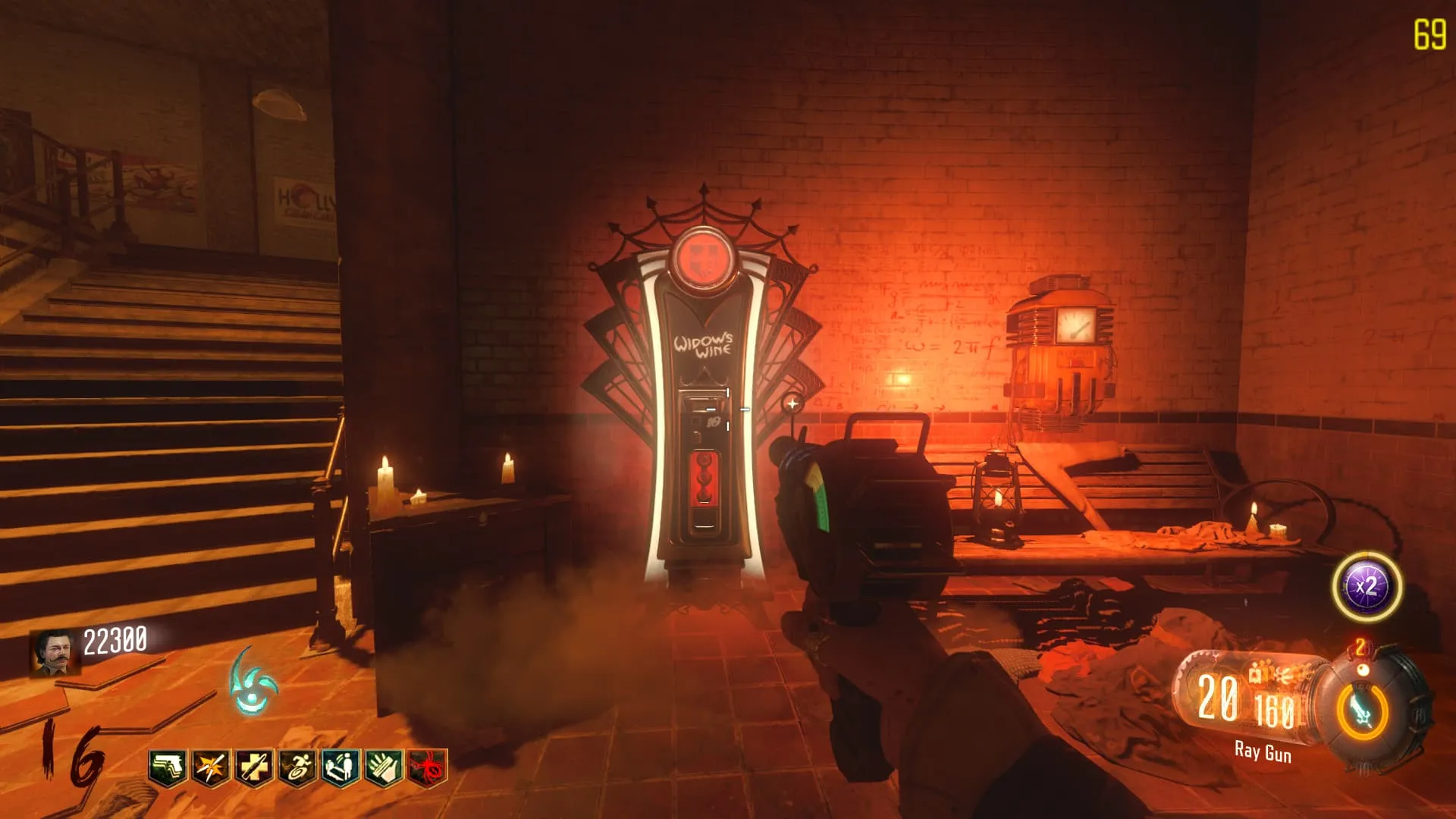Select the glowing cyan swirl icon

click(253, 682)
